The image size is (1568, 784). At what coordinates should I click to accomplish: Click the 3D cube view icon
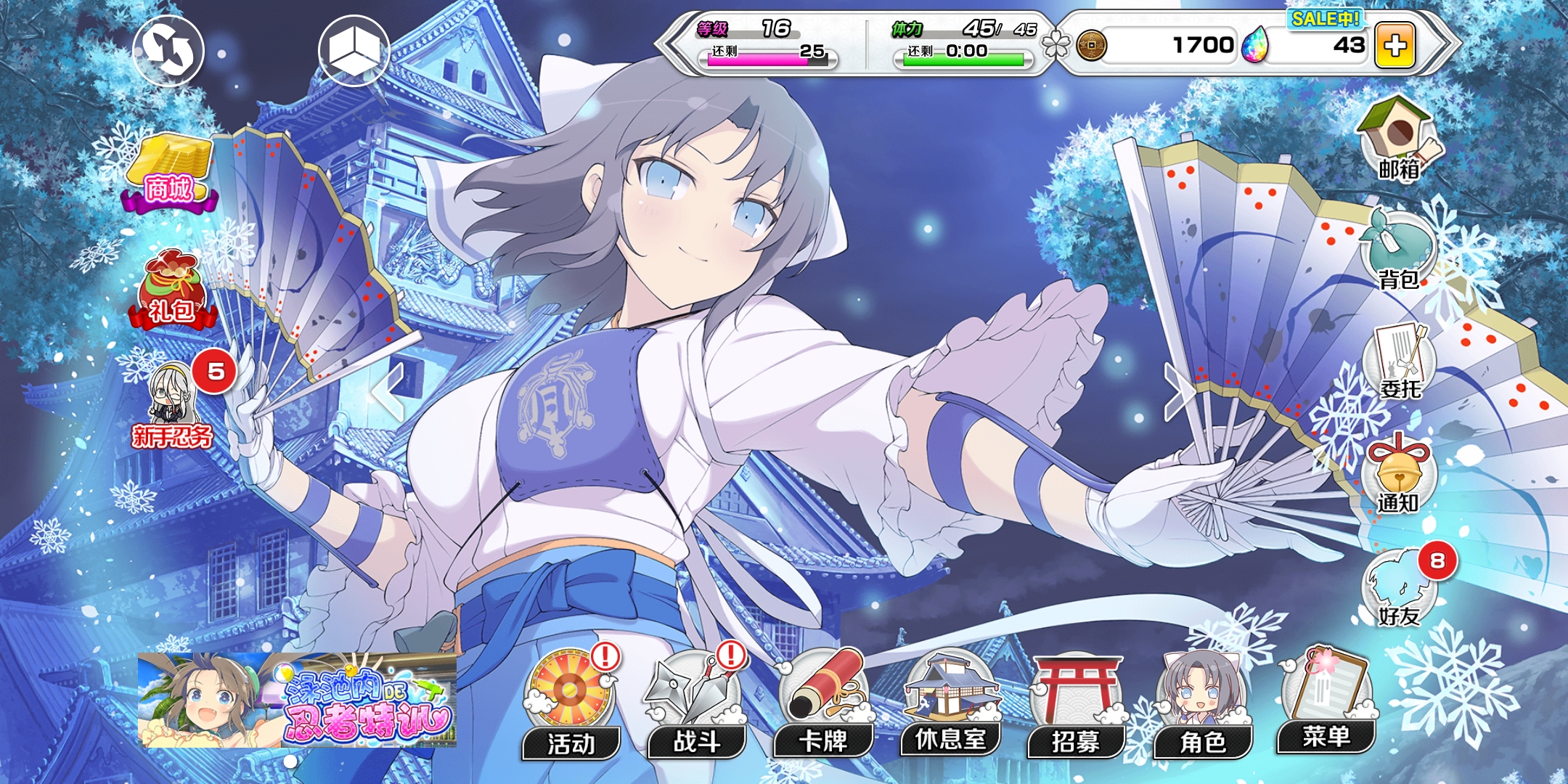pos(354,51)
